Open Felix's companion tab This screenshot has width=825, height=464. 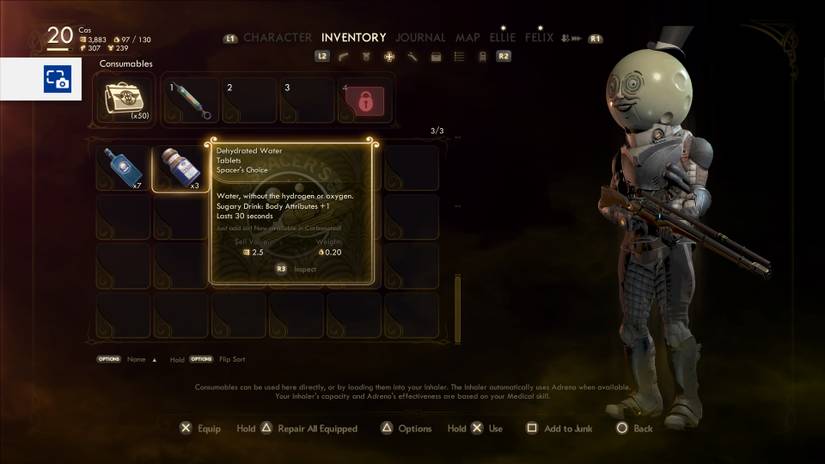coord(539,38)
